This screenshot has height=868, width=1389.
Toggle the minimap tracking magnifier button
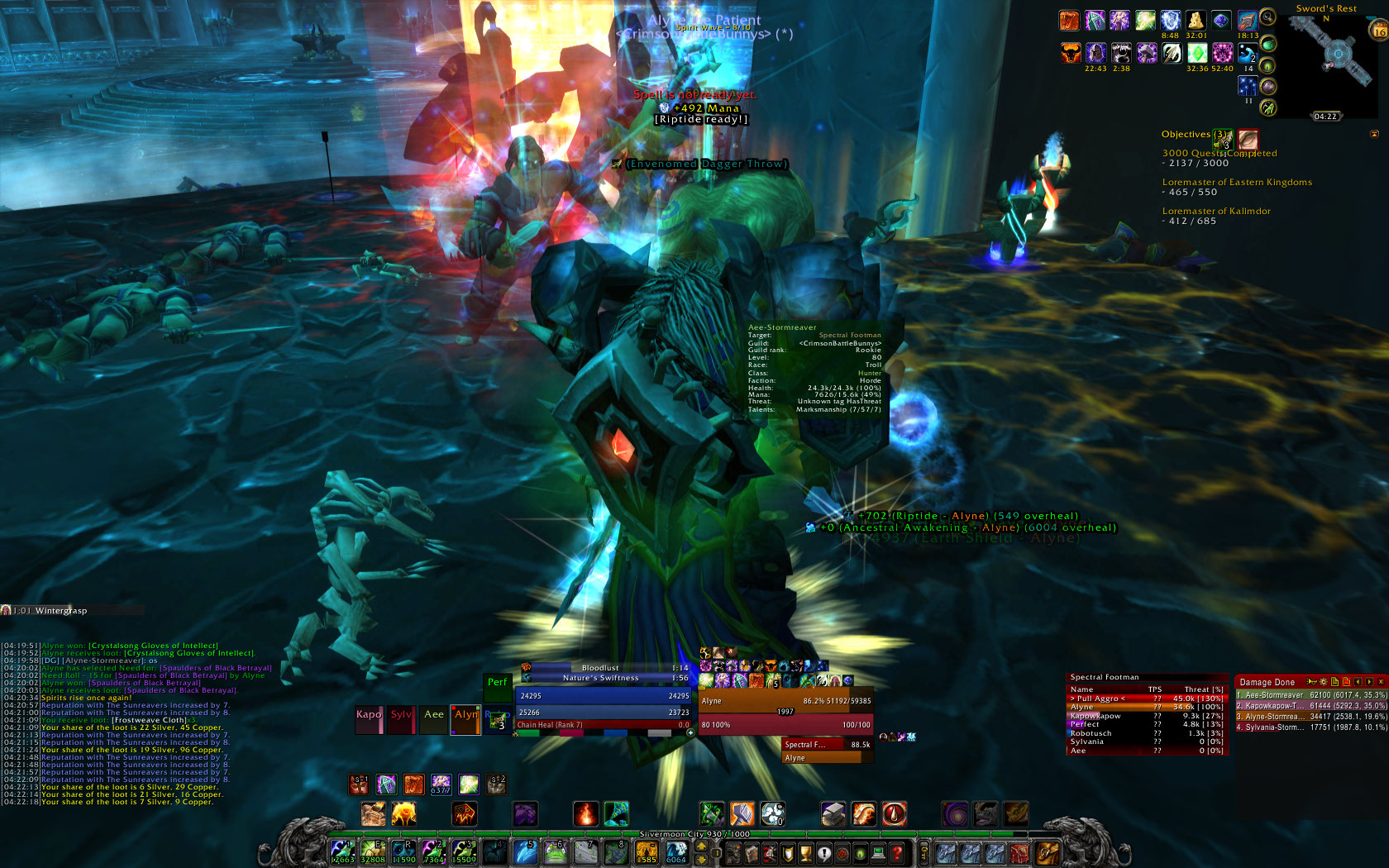[1267, 18]
